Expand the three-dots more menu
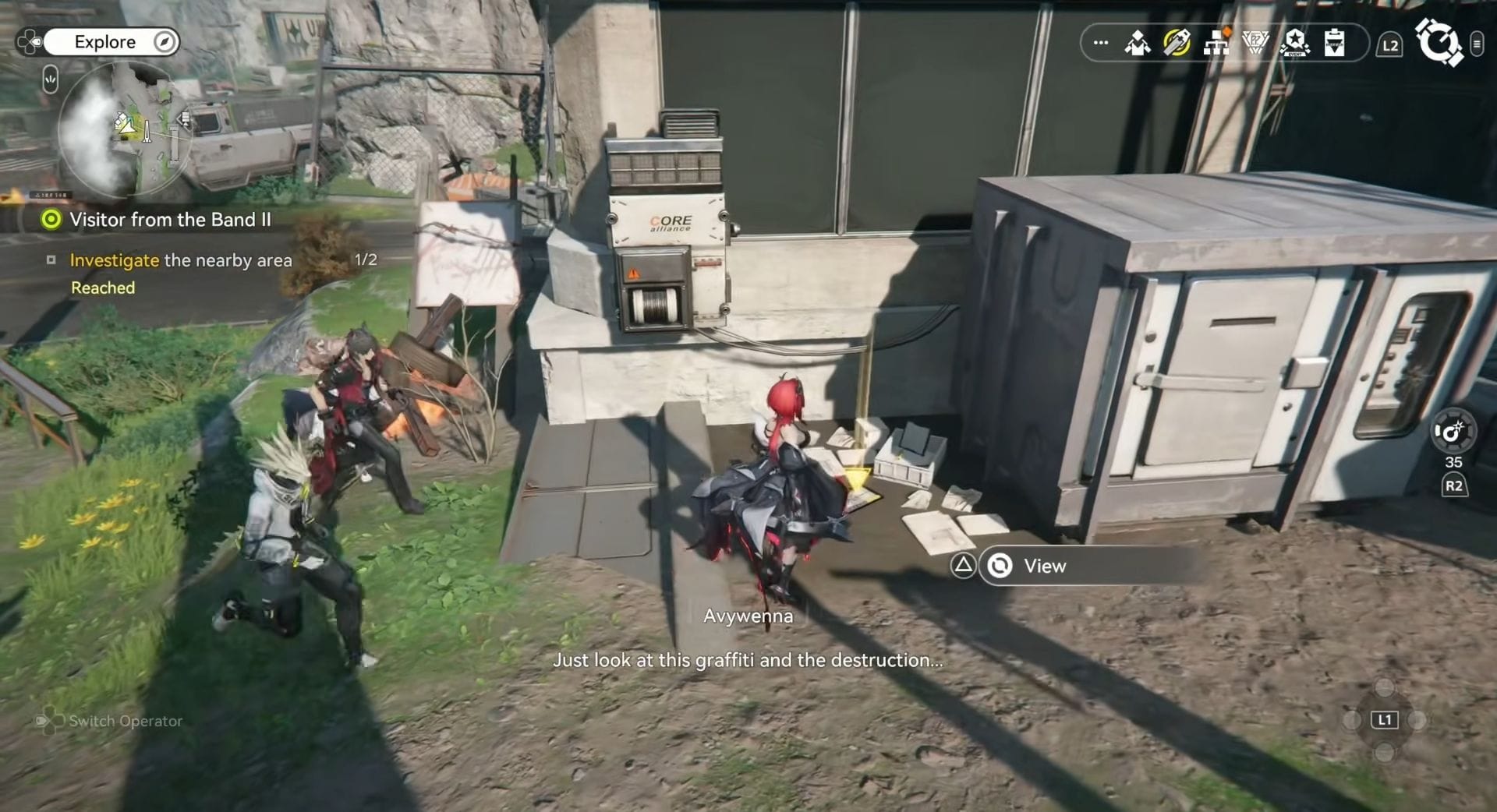 (x=1101, y=43)
